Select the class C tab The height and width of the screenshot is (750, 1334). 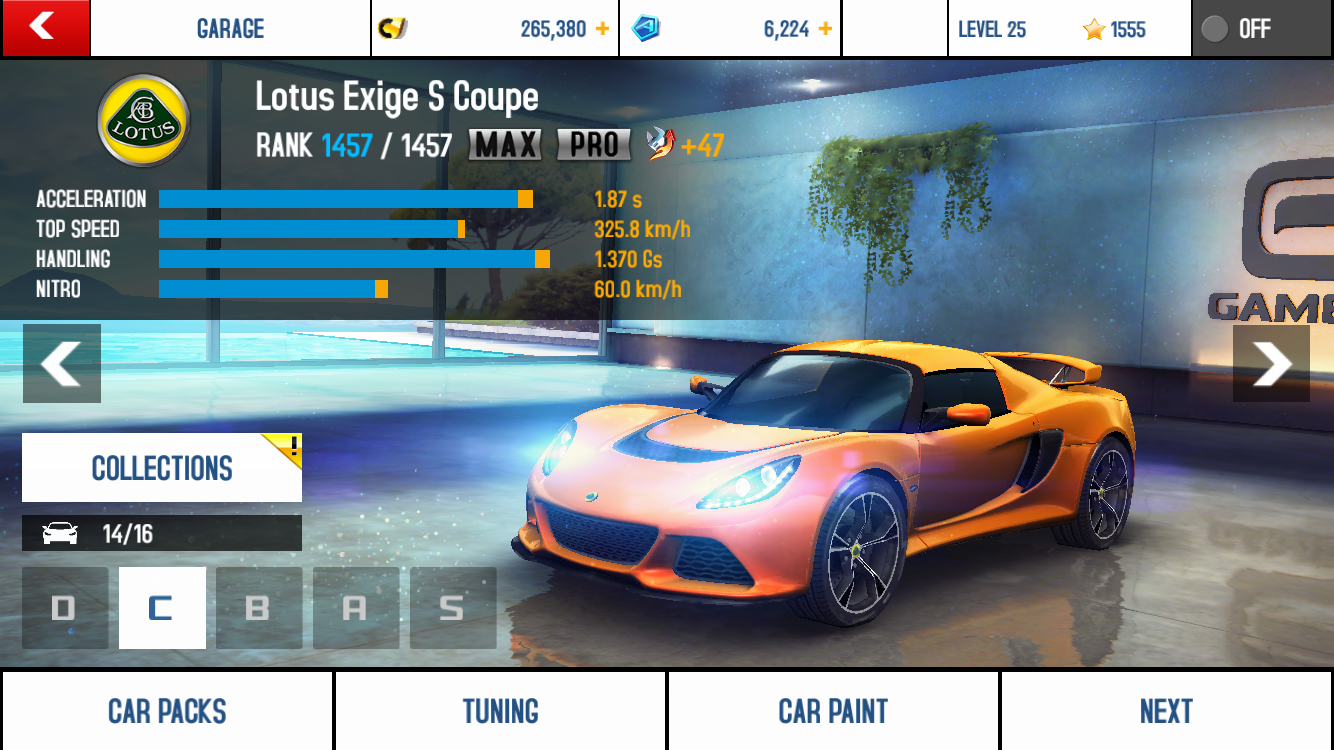162,608
